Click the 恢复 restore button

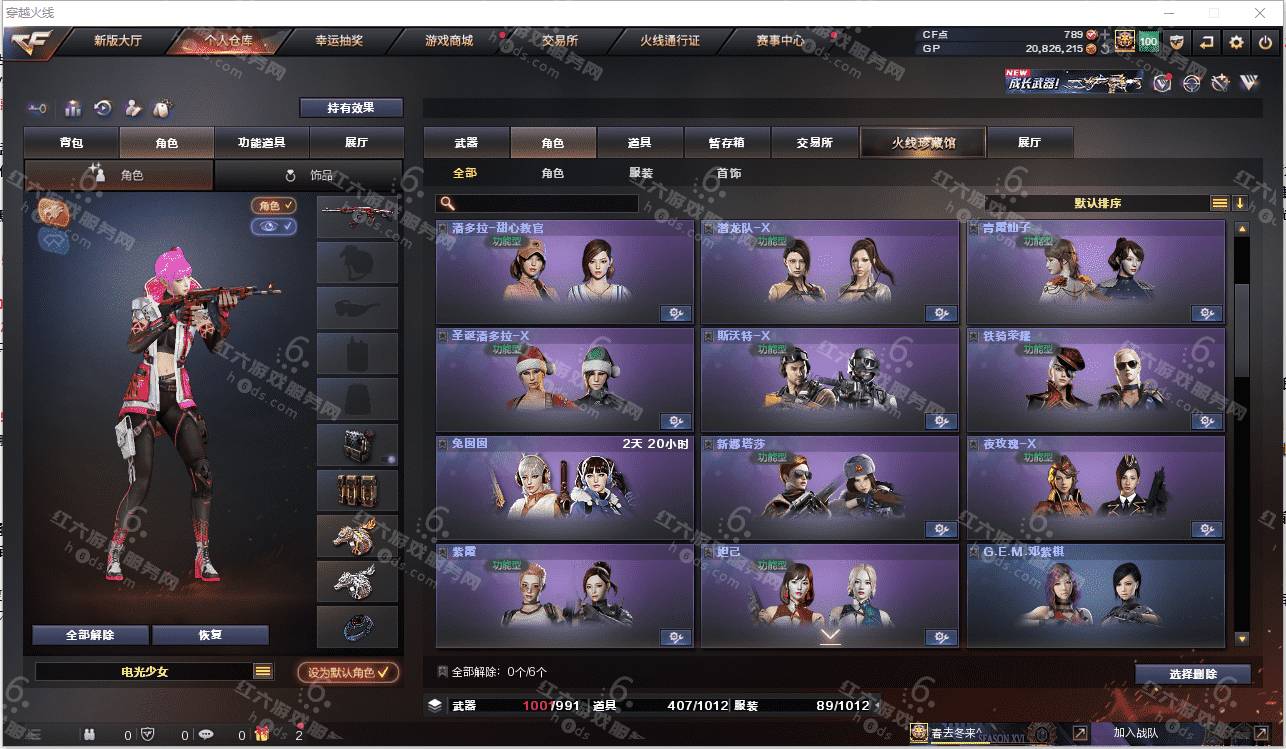[x=210, y=635]
